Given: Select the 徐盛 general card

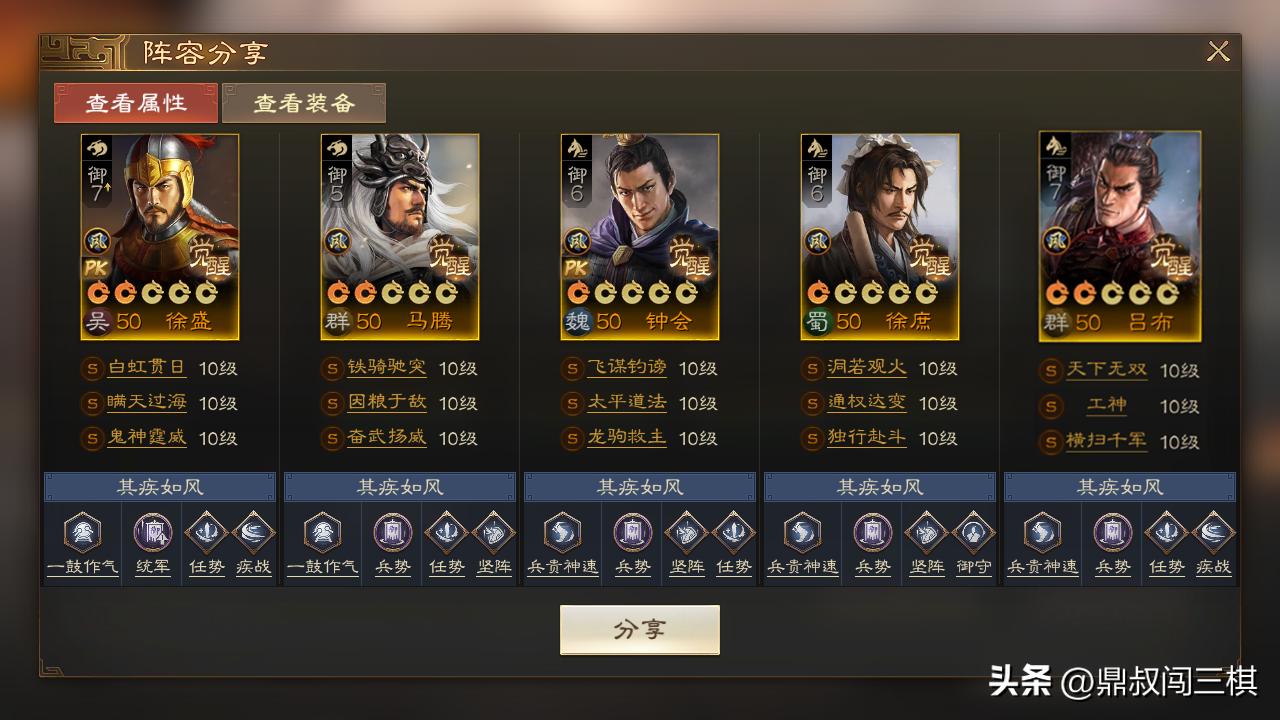Looking at the screenshot, I should [x=160, y=237].
